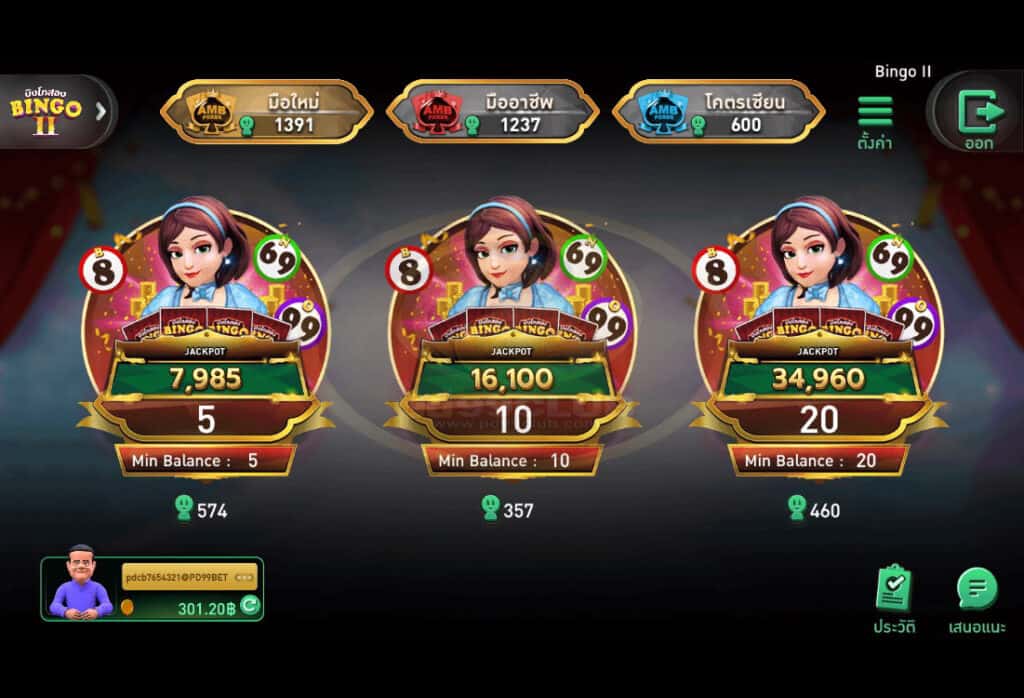The height and width of the screenshot is (698, 1024).
Task: Join the bingo room with 34,960 jackpot
Action: click(x=818, y=340)
